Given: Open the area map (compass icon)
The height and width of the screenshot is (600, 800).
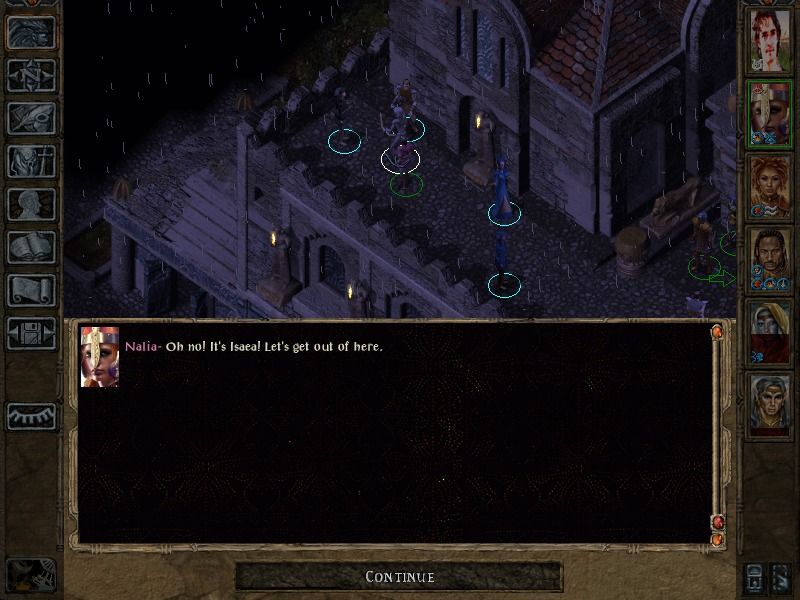Looking at the screenshot, I should point(31,75).
